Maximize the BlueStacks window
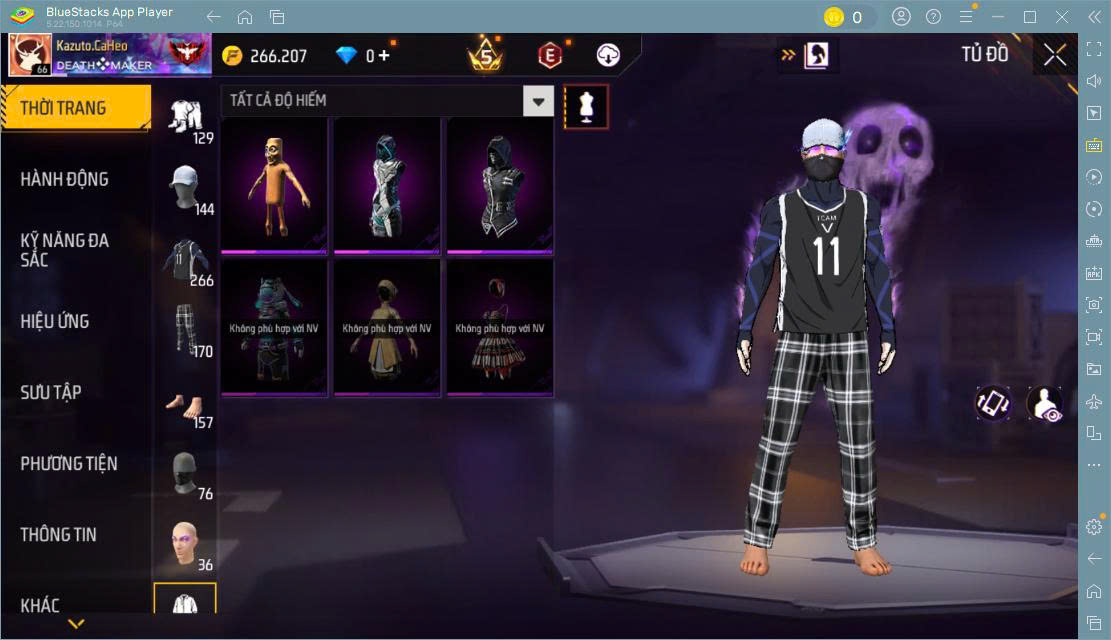This screenshot has height=640, width=1111. [1030, 16]
